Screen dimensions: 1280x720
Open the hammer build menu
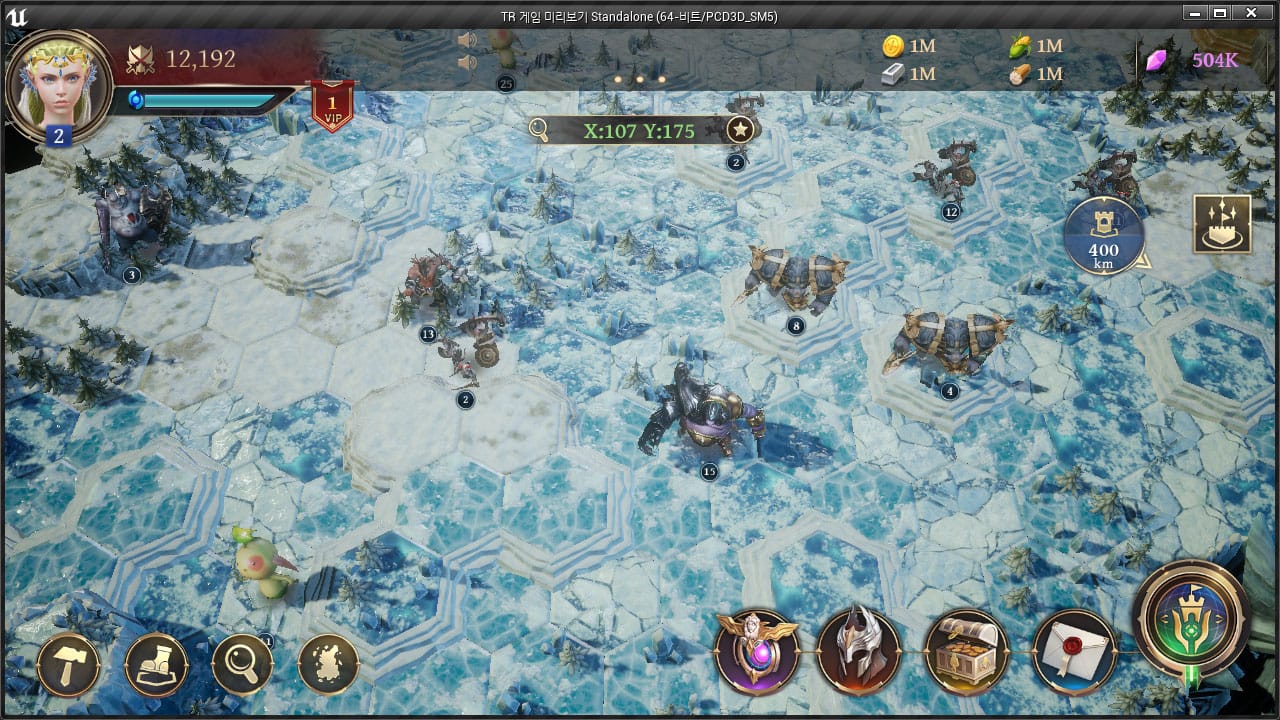68,665
